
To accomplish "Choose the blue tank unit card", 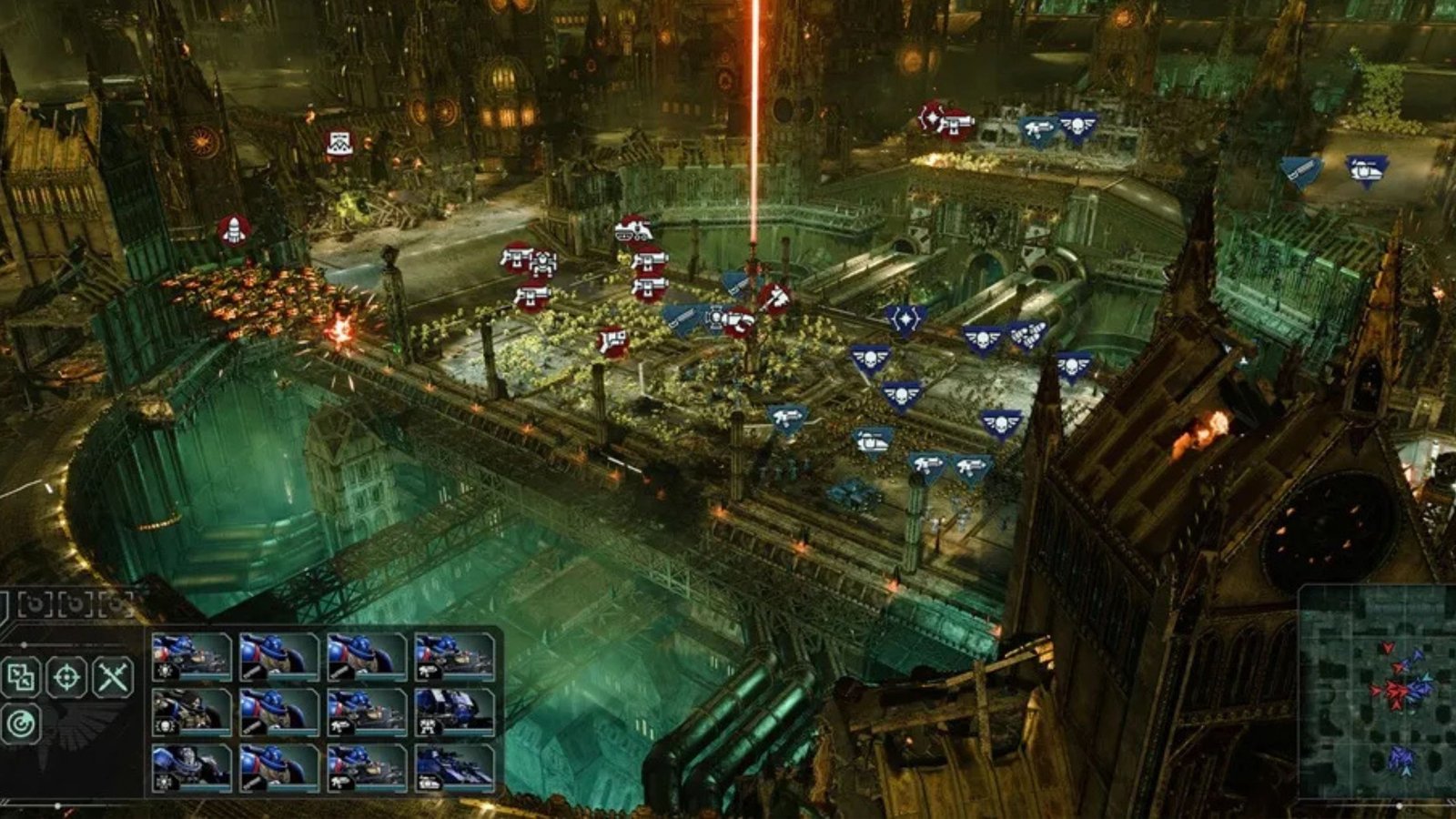I will pyautogui.click(x=454, y=767).
